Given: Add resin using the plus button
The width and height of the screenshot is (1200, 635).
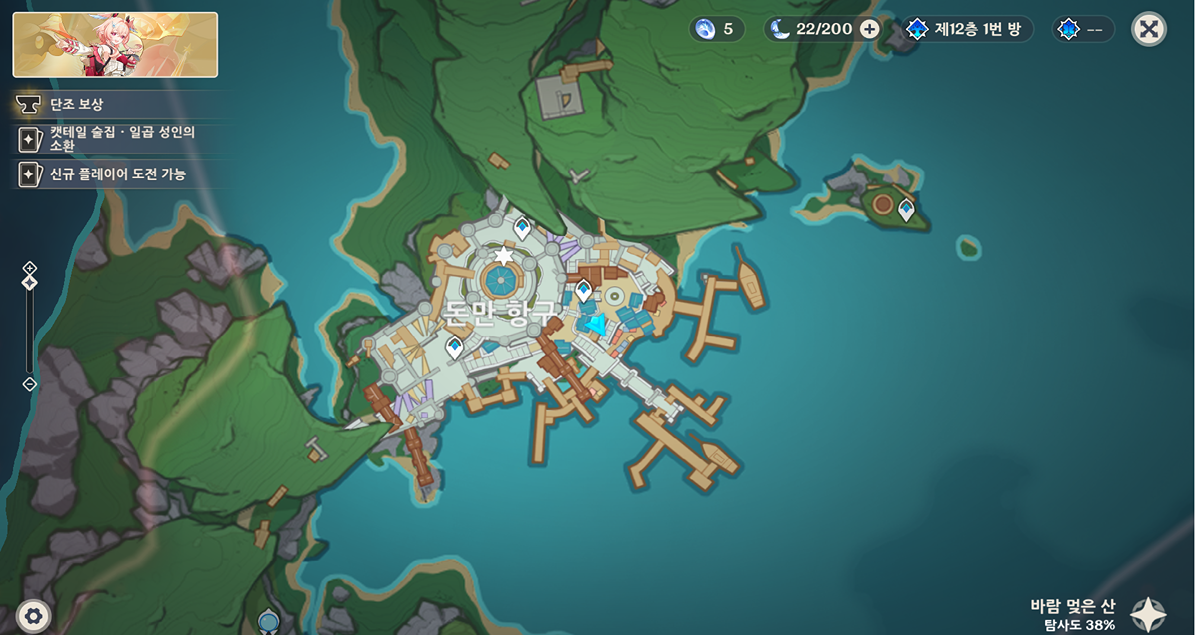Looking at the screenshot, I should click(870, 29).
